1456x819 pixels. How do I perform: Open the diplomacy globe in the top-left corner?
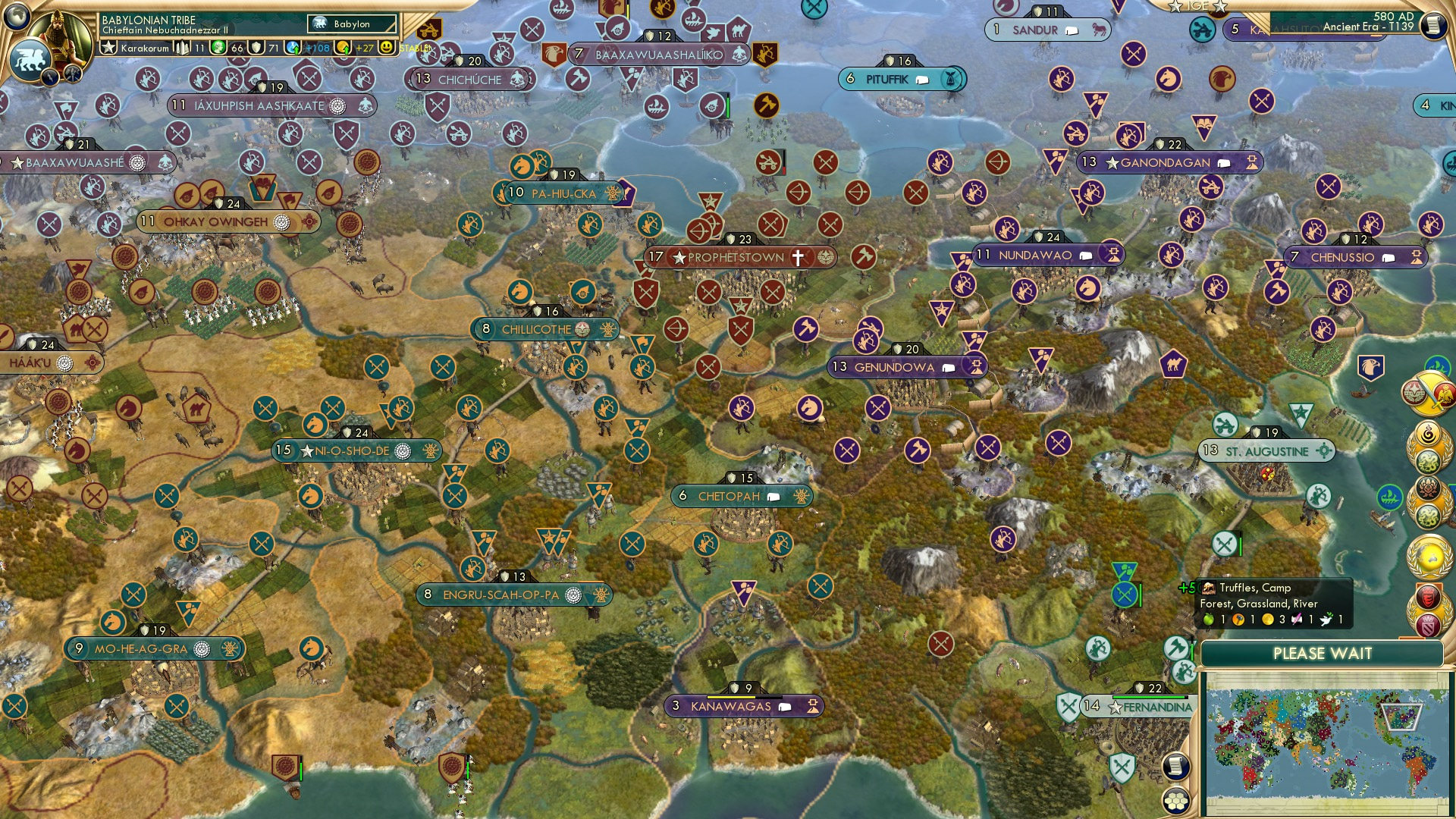point(17,17)
